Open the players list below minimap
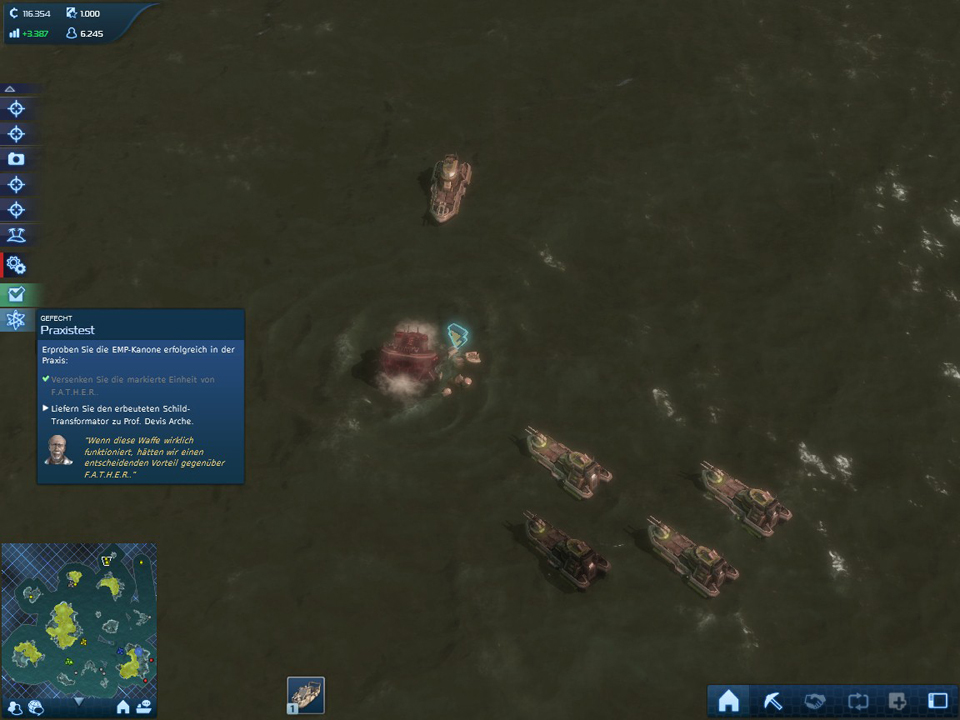960x720 pixels. (16, 707)
